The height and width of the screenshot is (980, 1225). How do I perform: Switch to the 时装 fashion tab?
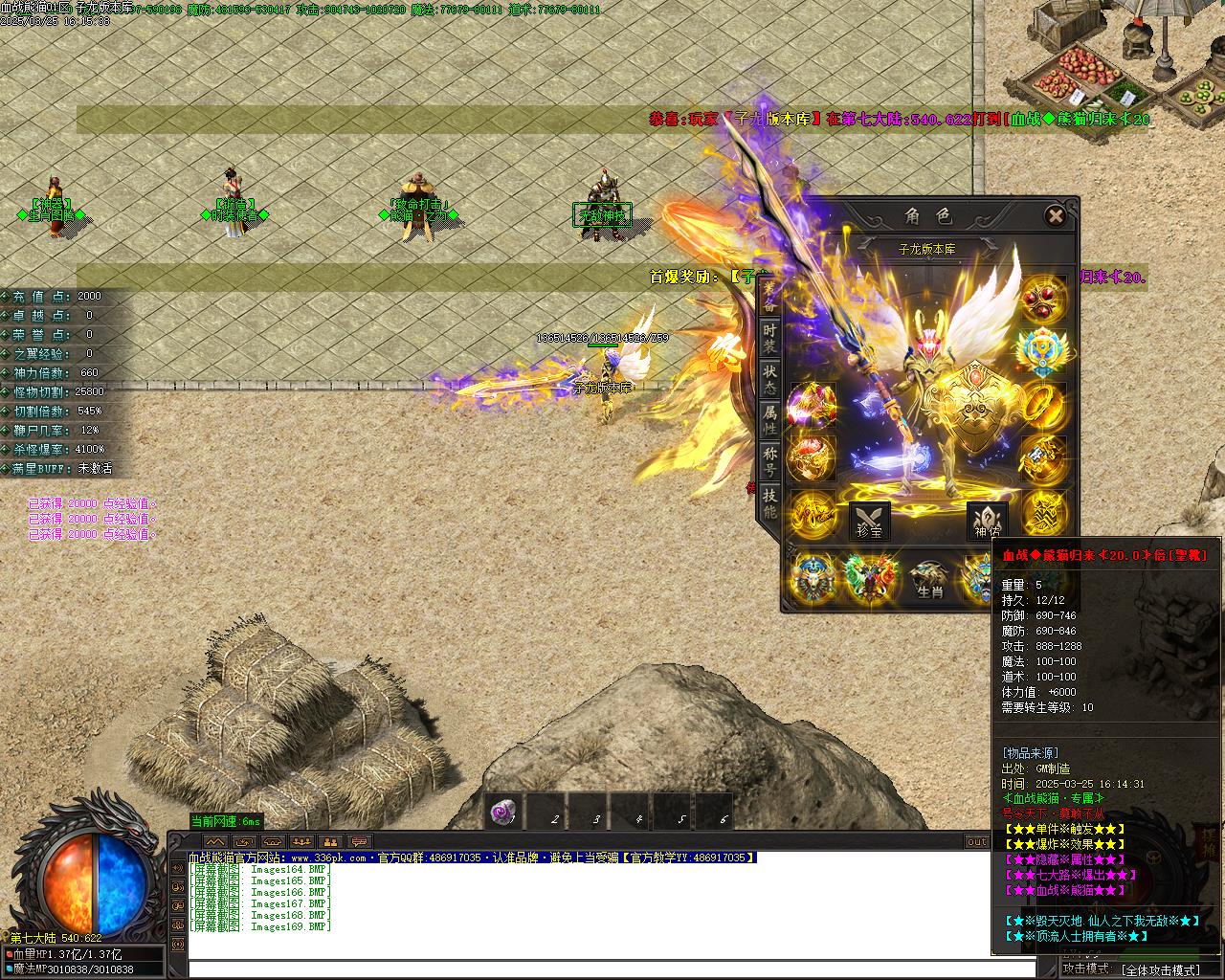pyautogui.click(x=769, y=339)
